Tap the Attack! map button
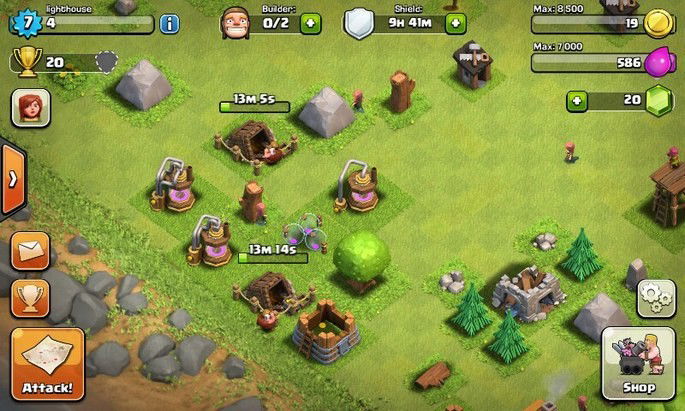The image size is (685, 411). point(47,363)
